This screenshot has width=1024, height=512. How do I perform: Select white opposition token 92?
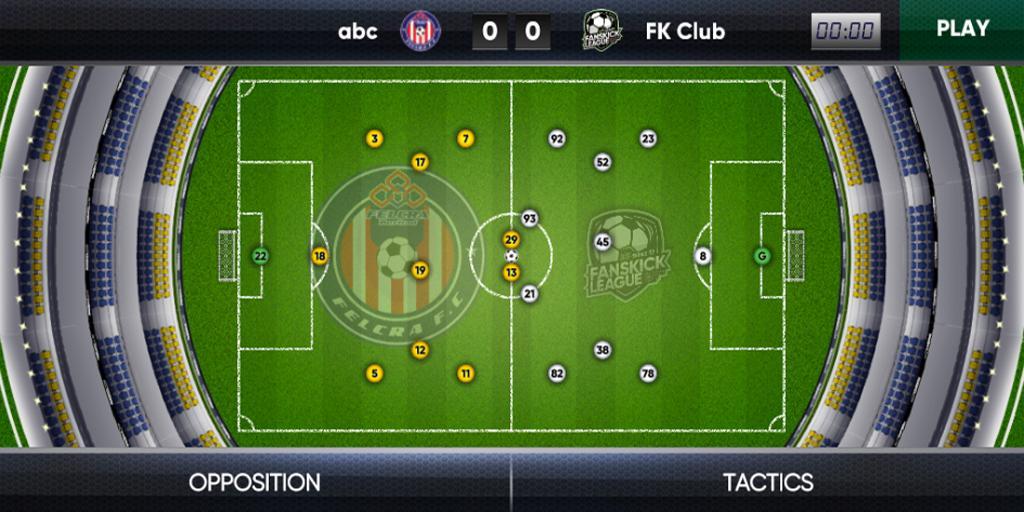(x=557, y=139)
